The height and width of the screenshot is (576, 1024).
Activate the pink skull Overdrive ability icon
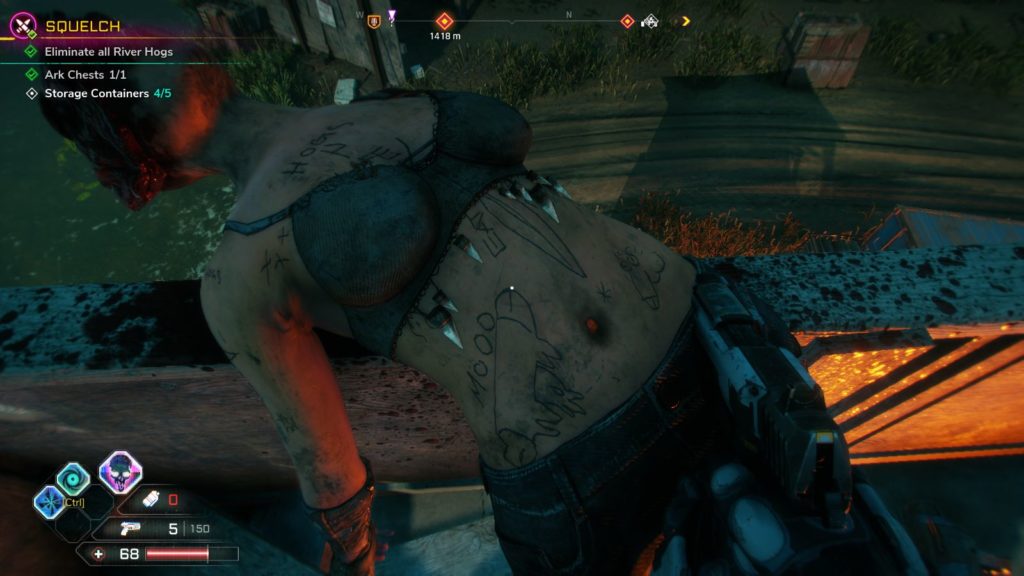click(120, 472)
